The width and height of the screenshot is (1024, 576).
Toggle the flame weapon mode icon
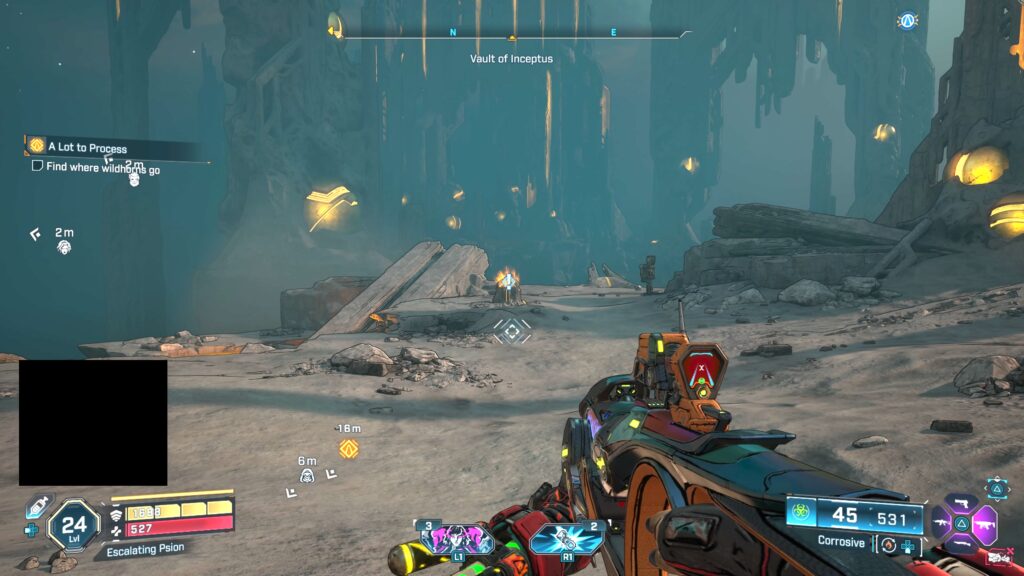tap(887, 544)
